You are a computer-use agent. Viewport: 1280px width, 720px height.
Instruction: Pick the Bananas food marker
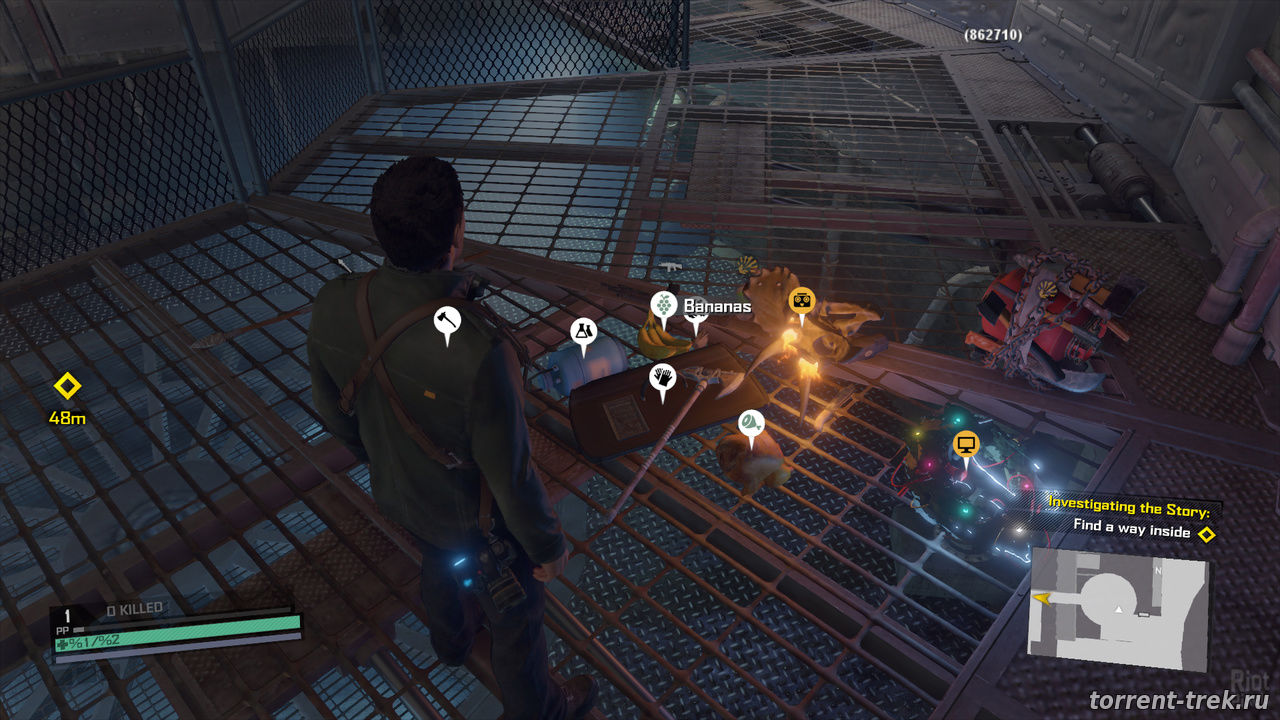point(662,304)
